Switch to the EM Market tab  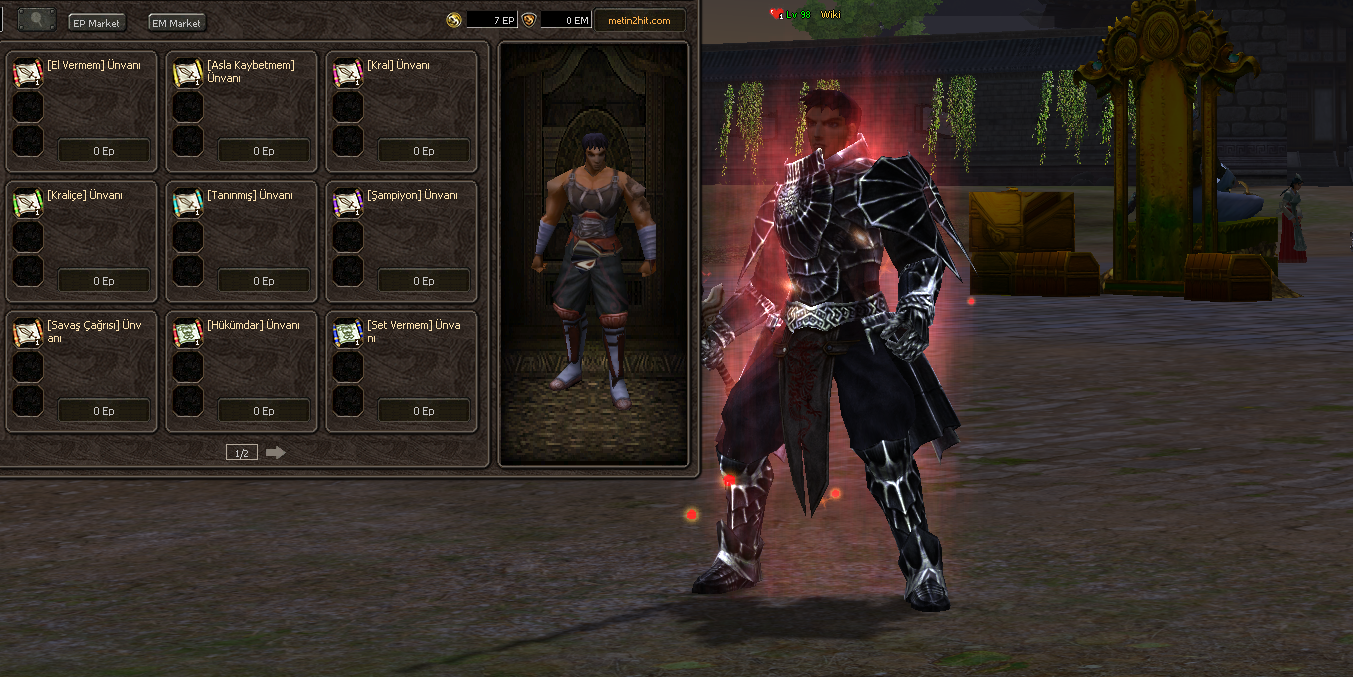(177, 22)
